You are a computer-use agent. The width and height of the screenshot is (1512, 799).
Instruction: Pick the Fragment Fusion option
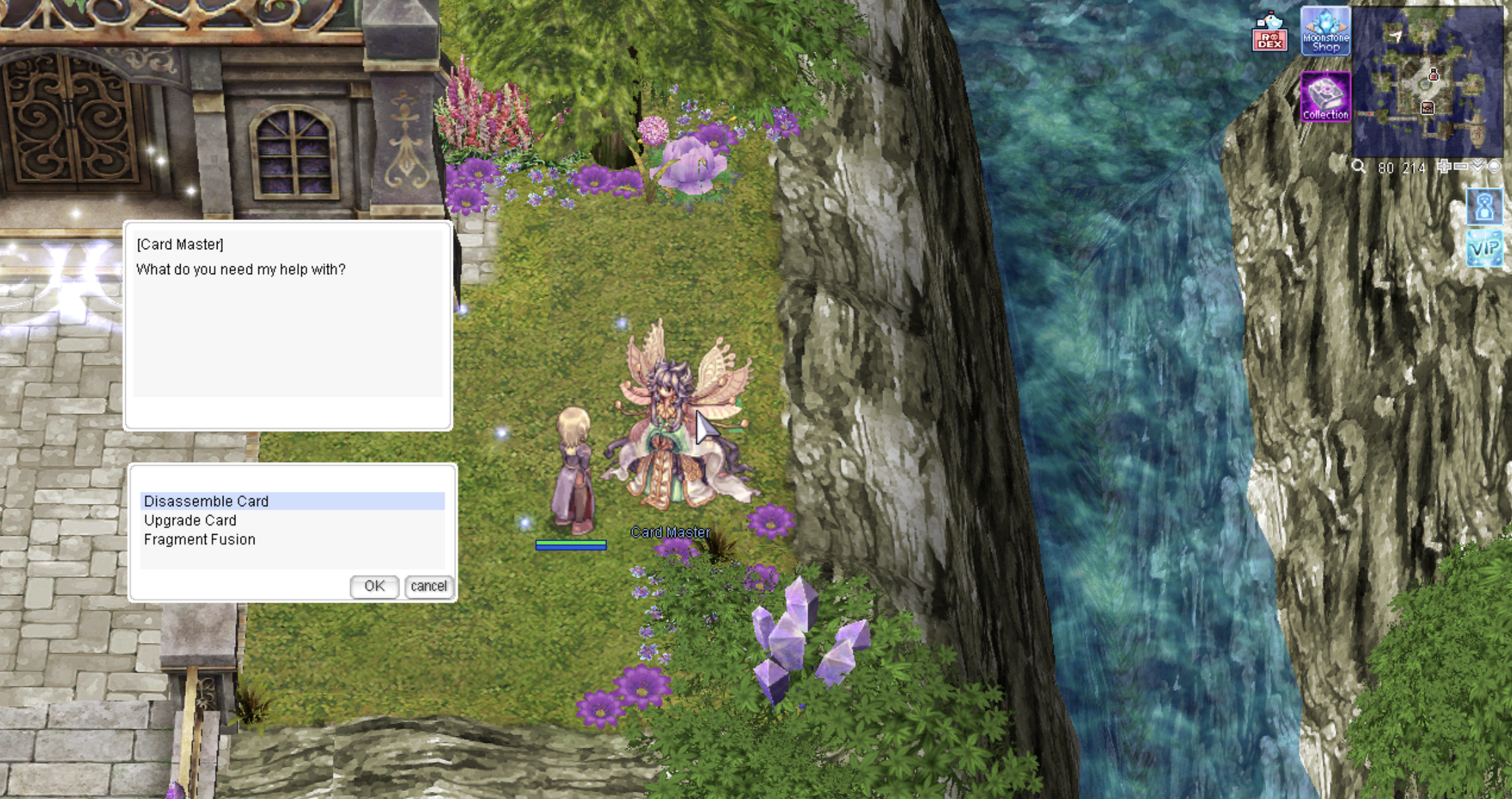tap(199, 539)
